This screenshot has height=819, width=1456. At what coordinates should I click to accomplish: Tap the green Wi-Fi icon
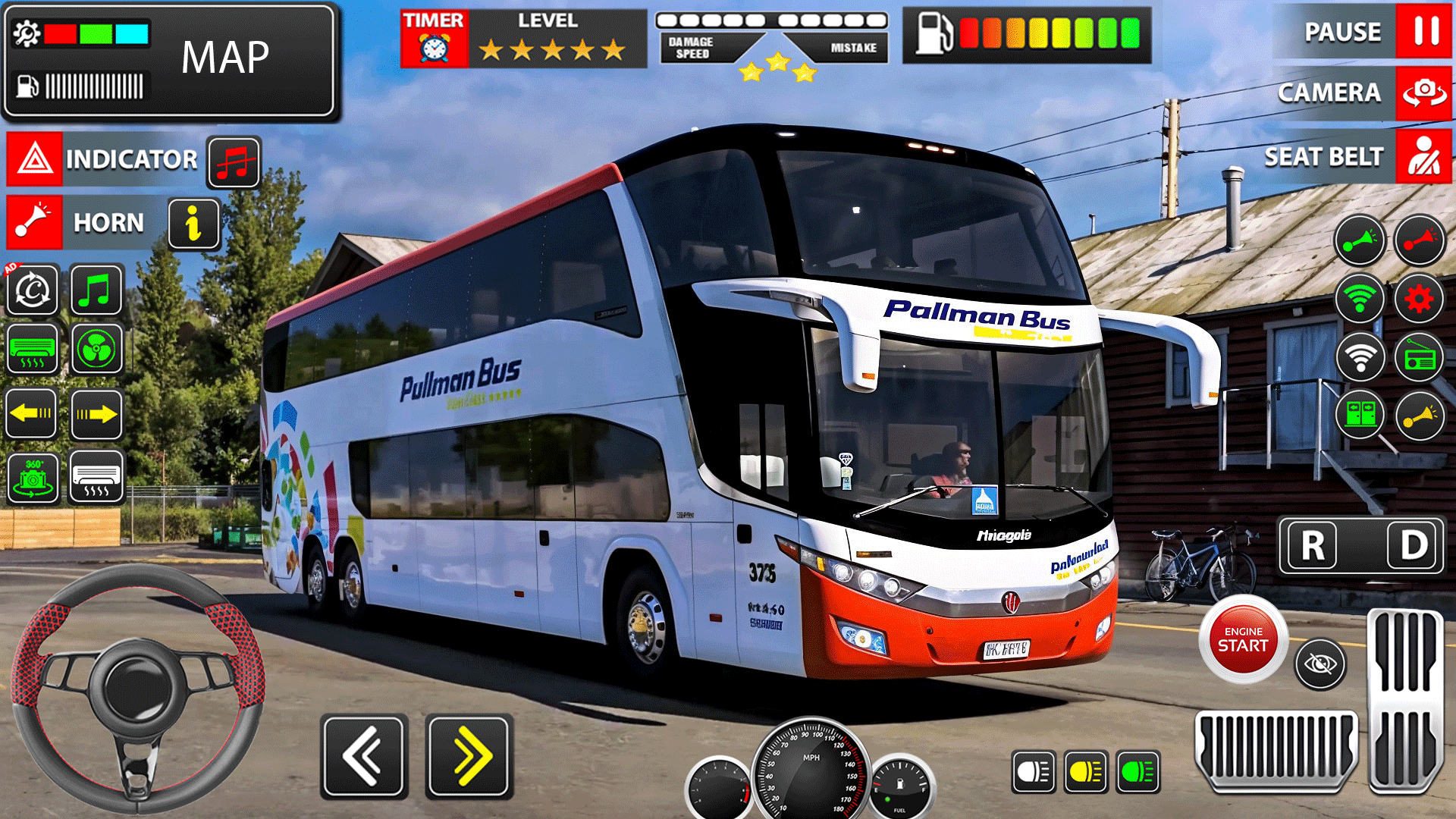[x=1359, y=297]
